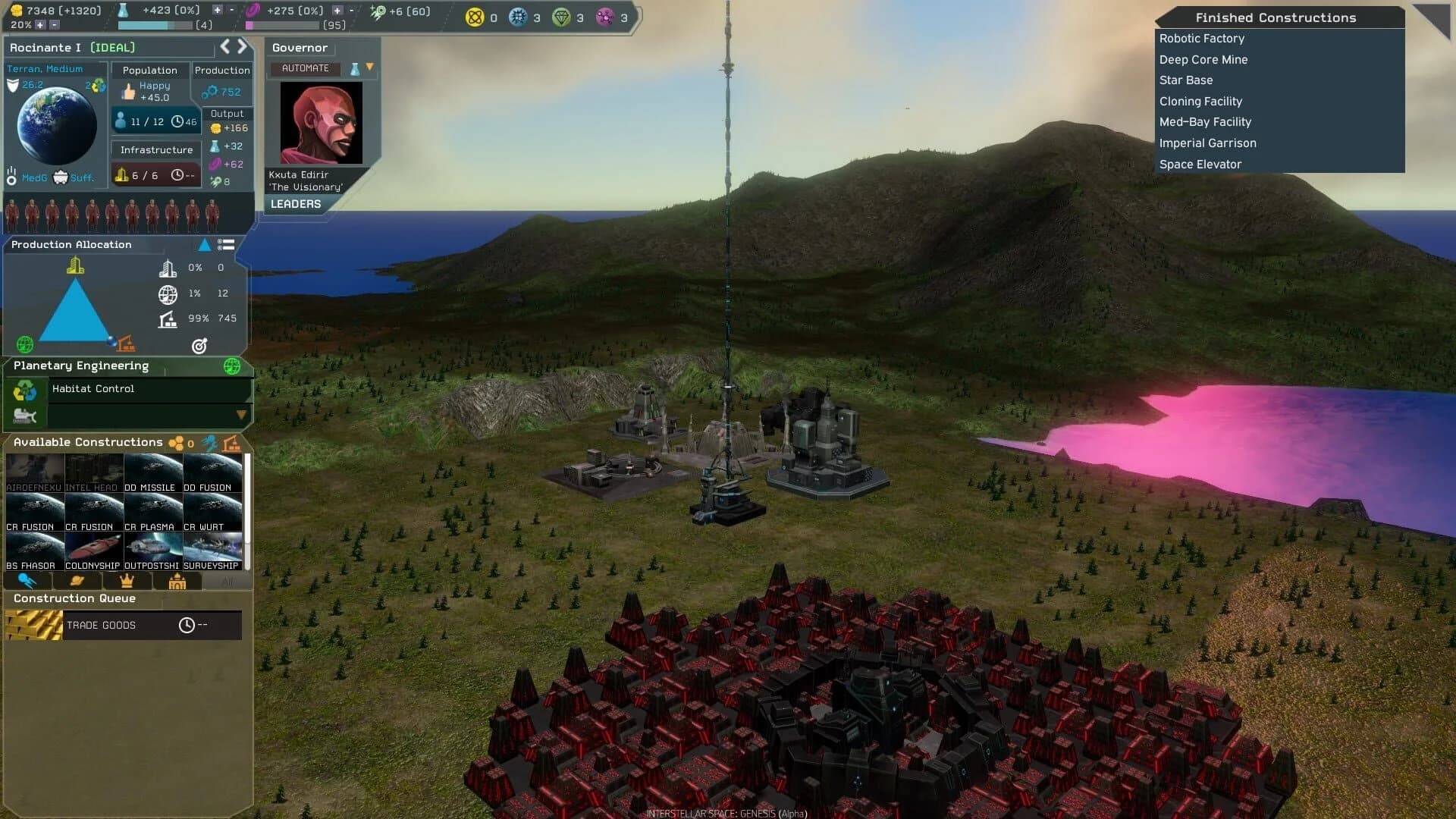1456x819 pixels.
Task: Open the Governor automation dropdown arrow
Action: (x=370, y=67)
